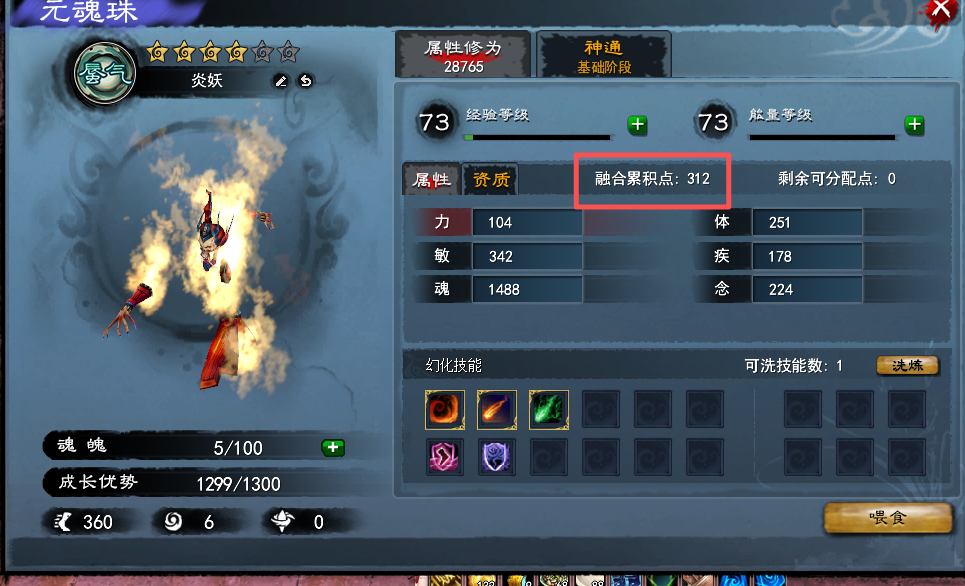The width and height of the screenshot is (965, 586).
Task: Open the 神通 tab
Action: tap(604, 56)
